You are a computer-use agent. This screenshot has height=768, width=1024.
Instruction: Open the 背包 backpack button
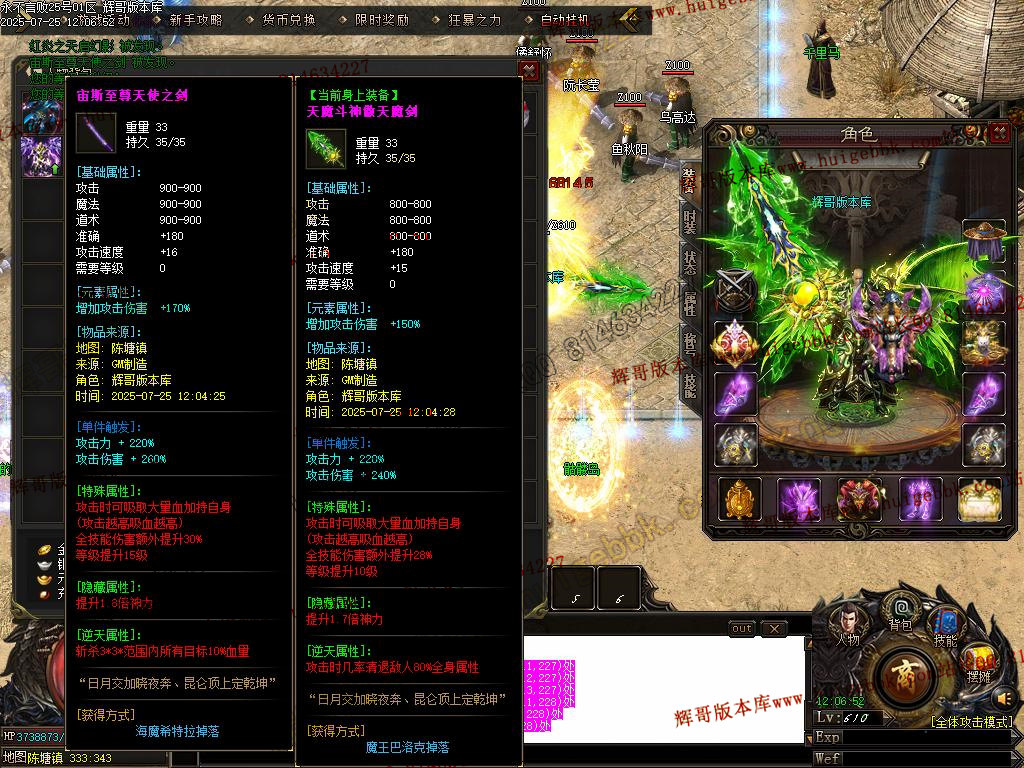pyautogui.click(x=901, y=610)
